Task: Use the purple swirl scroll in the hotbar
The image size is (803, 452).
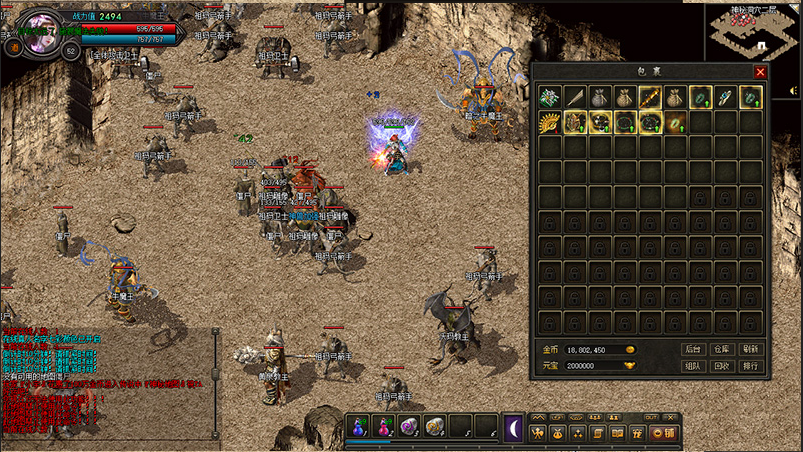Action: click(x=408, y=427)
